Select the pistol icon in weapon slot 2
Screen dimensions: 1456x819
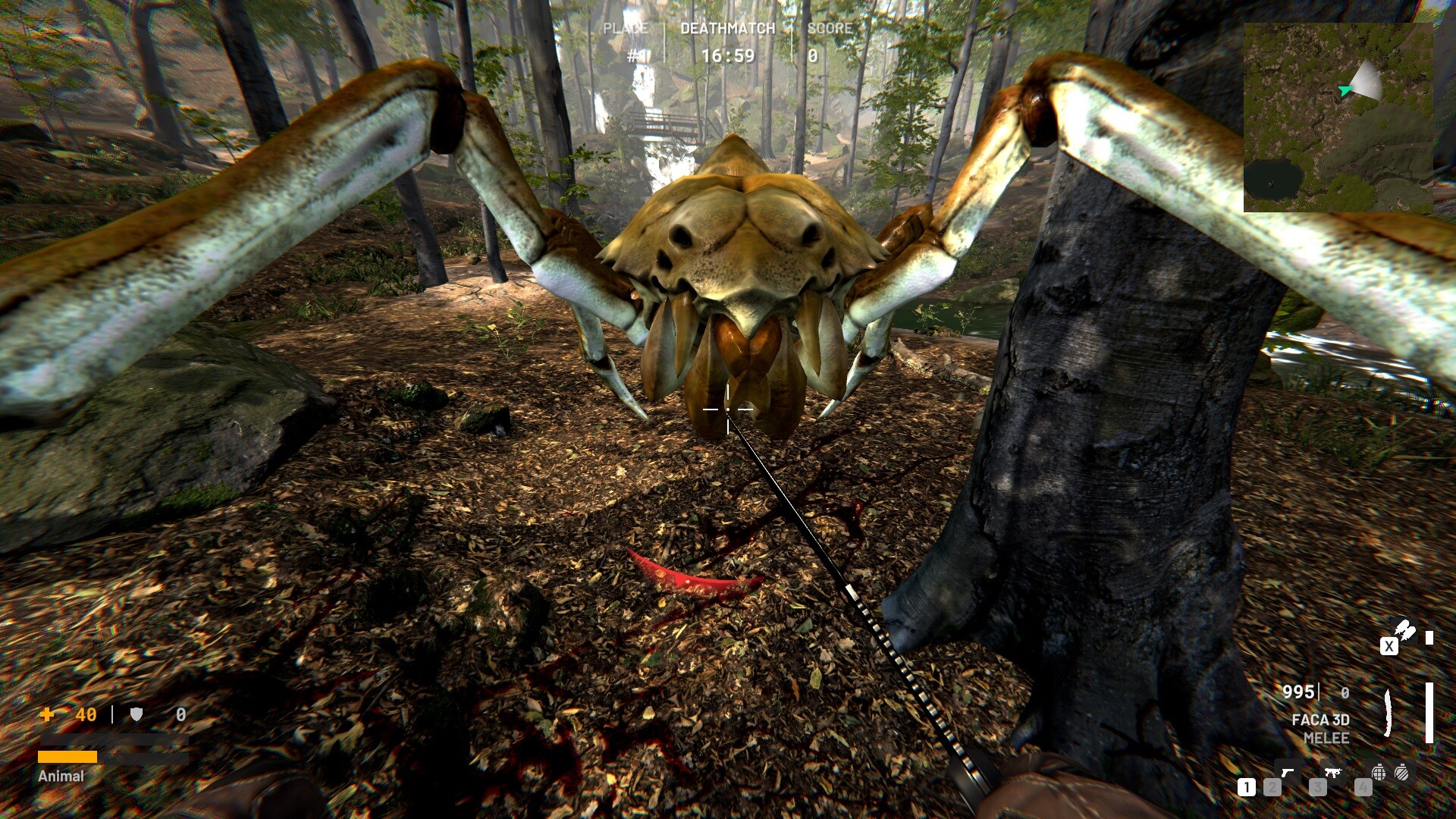1288,773
